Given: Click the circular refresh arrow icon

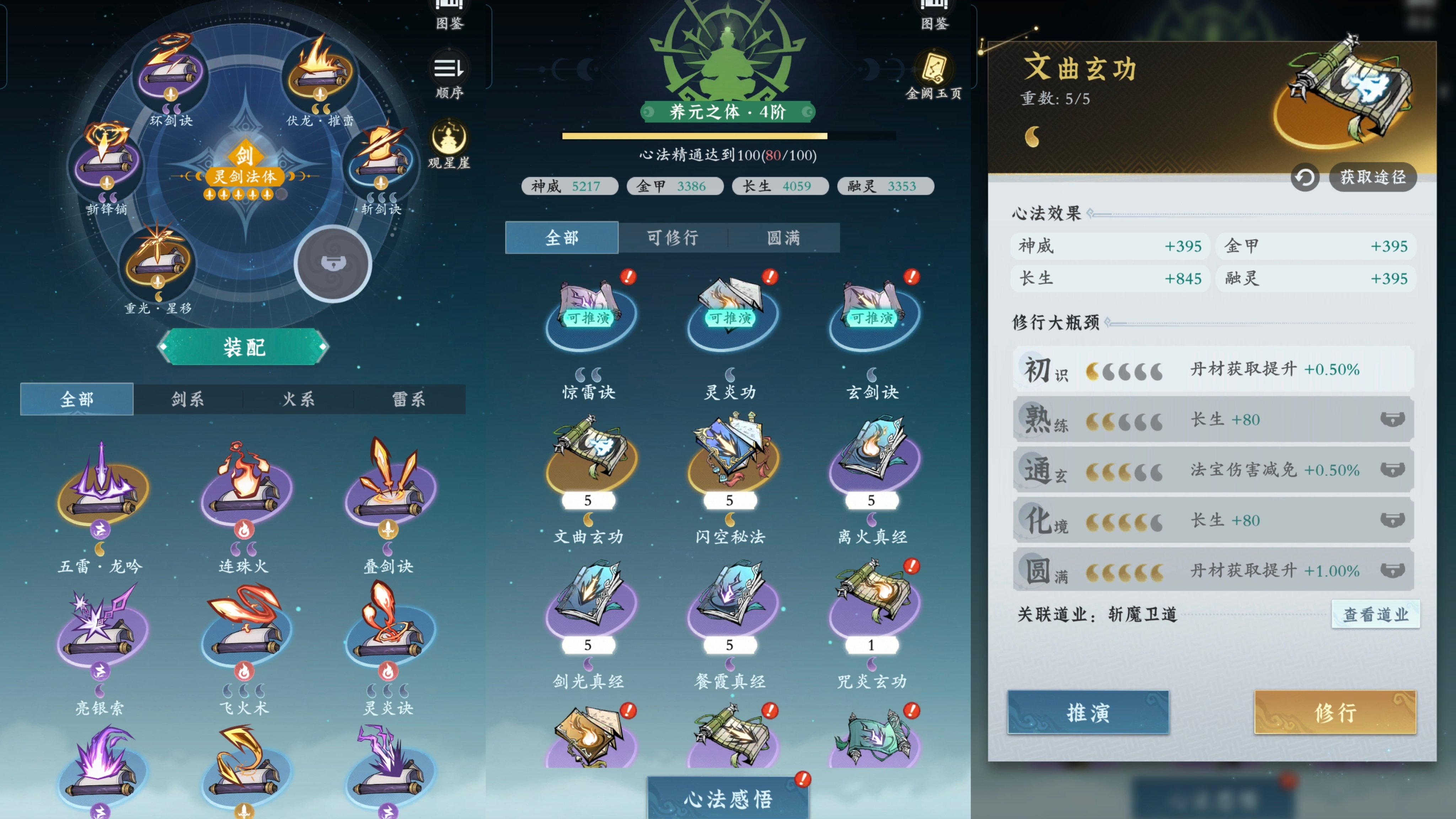Looking at the screenshot, I should pos(1305,177).
